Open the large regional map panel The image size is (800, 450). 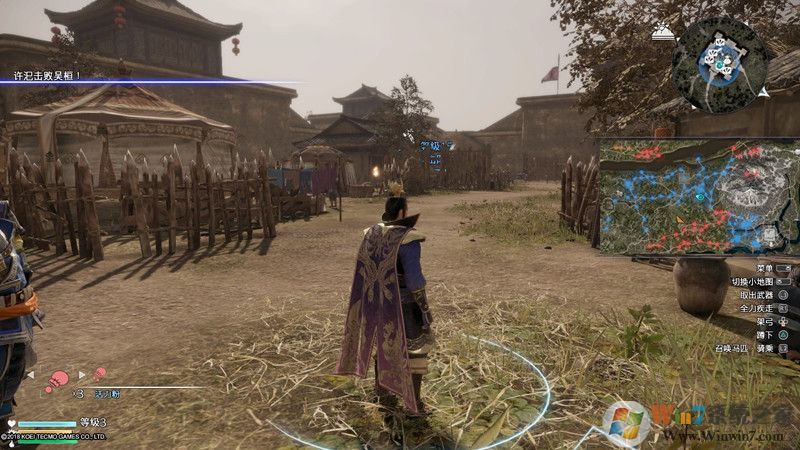[x=698, y=196]
